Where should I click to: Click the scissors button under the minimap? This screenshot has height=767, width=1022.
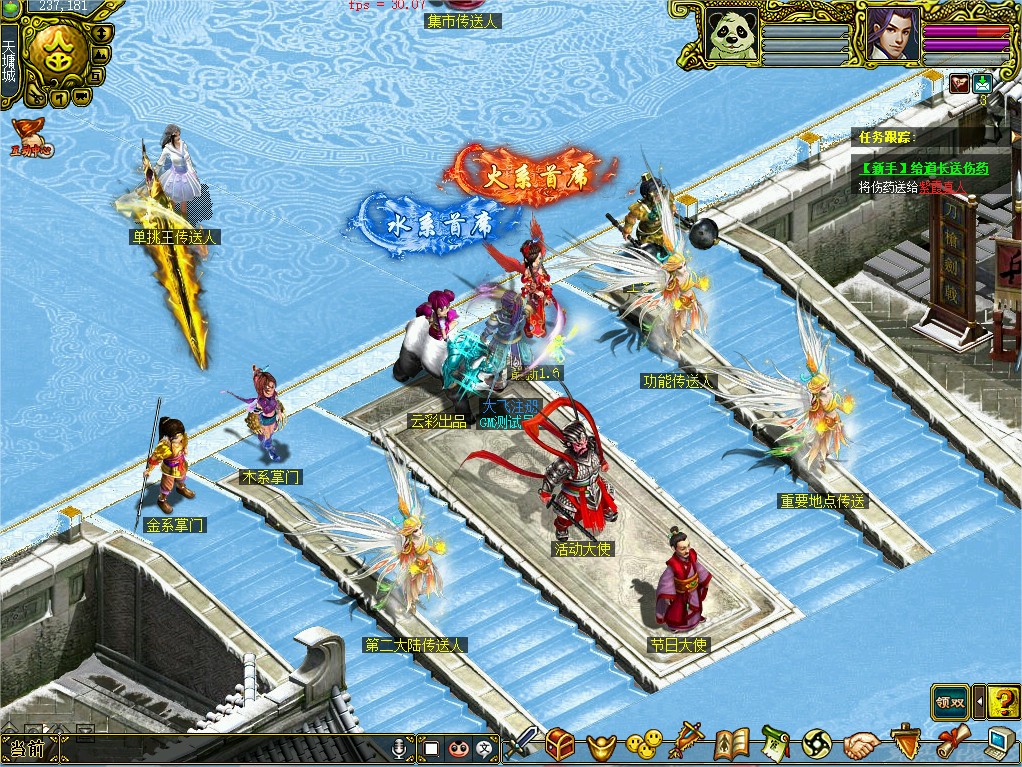click(x=34, y=99)
